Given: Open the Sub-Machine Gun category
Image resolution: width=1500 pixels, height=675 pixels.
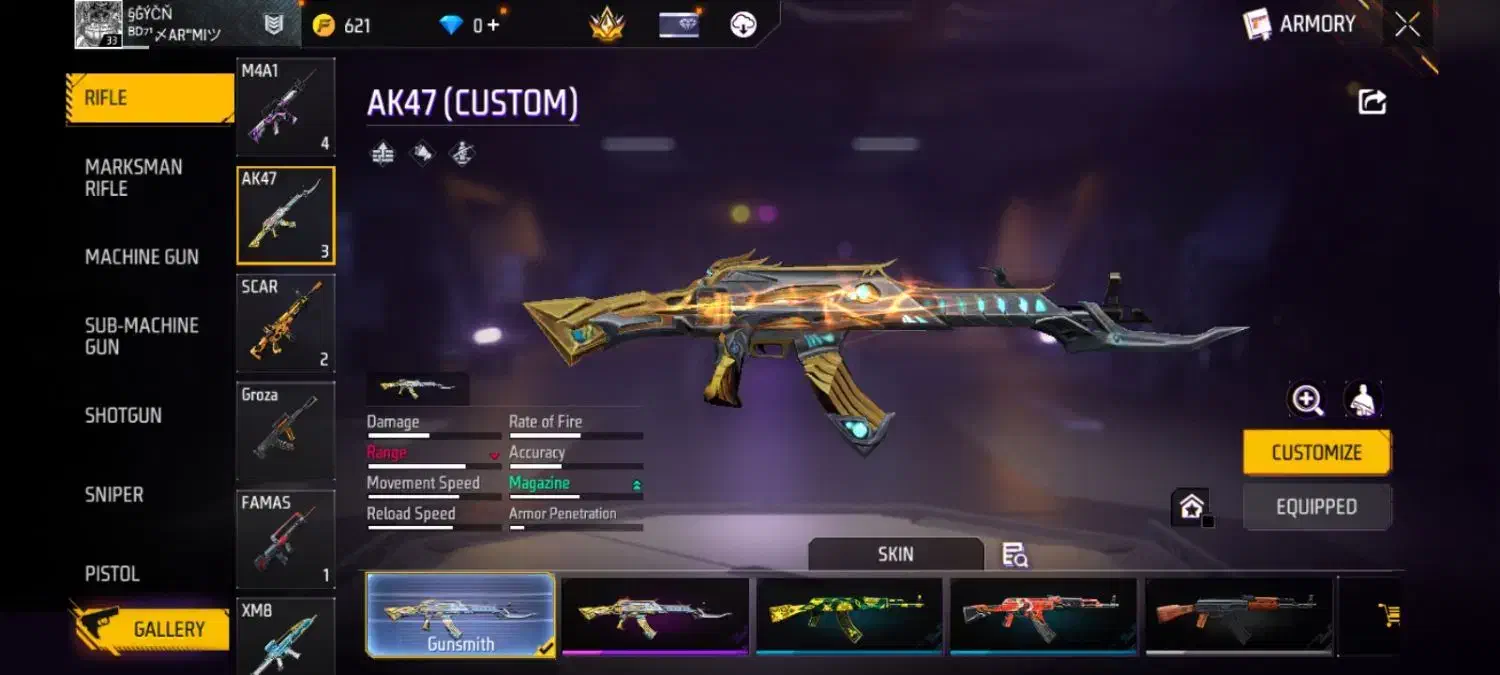Looking at the screenshot, I should pos(141,336).
